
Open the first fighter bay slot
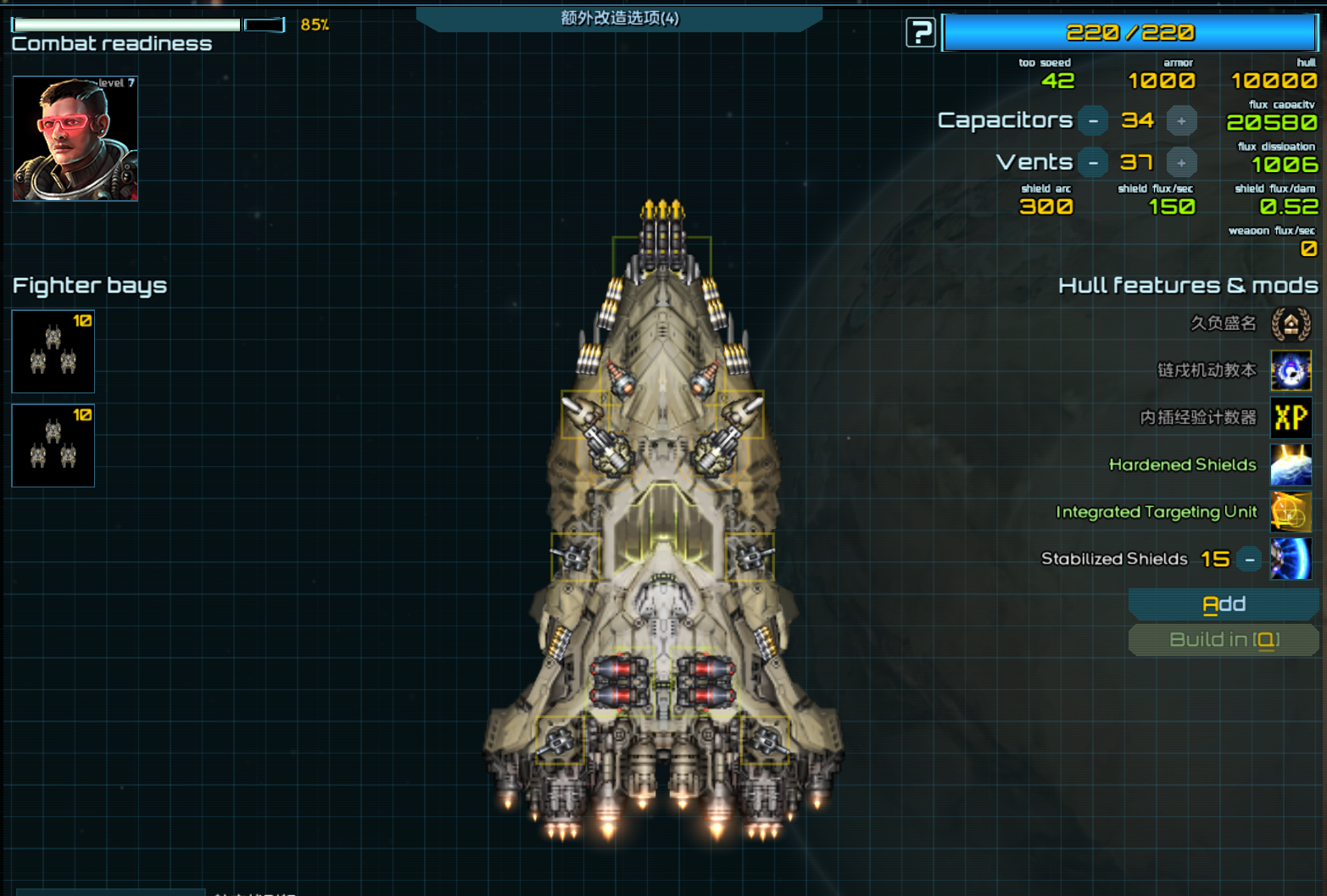(53, 351)
